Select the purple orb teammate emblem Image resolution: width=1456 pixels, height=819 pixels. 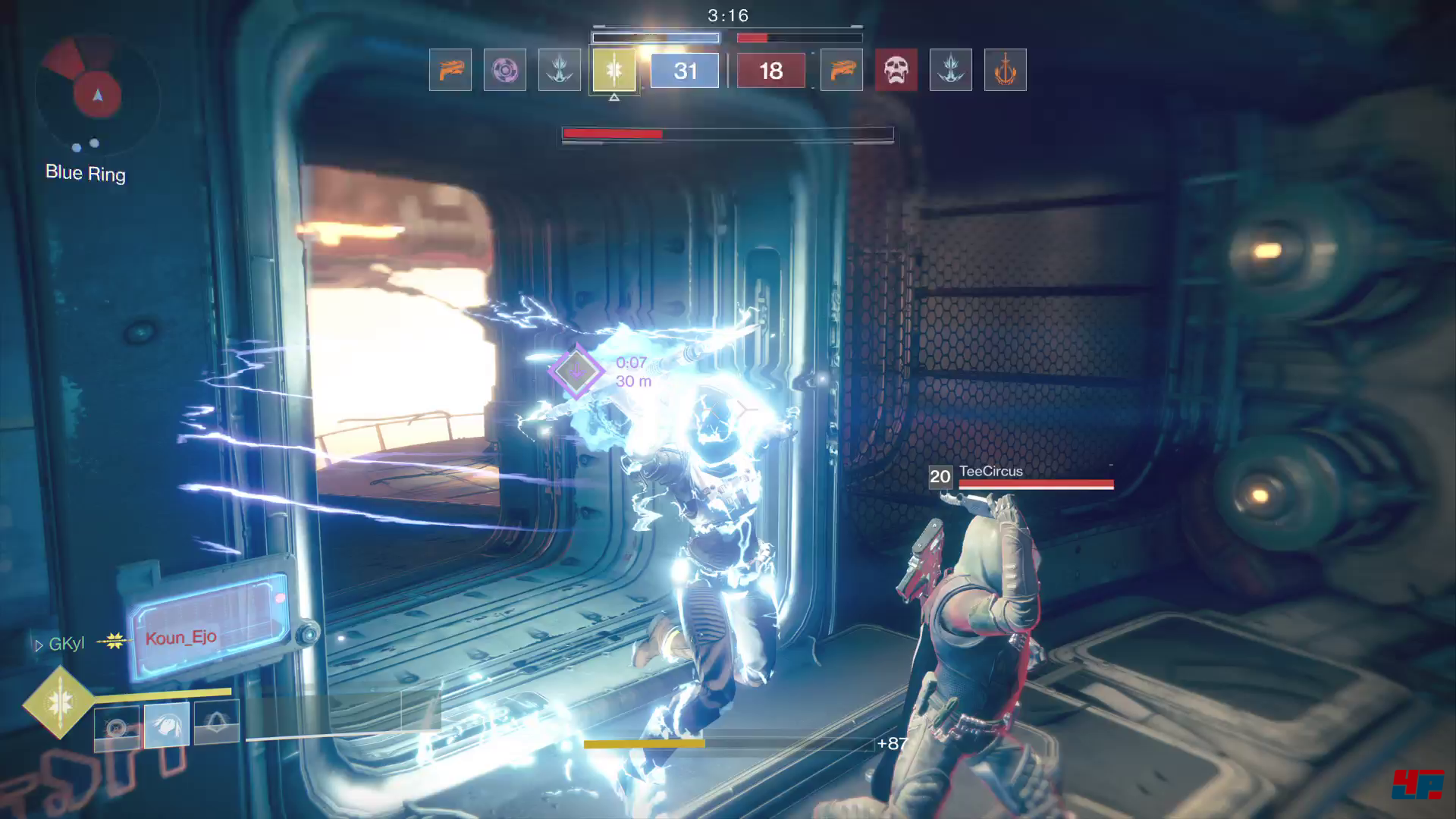[504, 71]
